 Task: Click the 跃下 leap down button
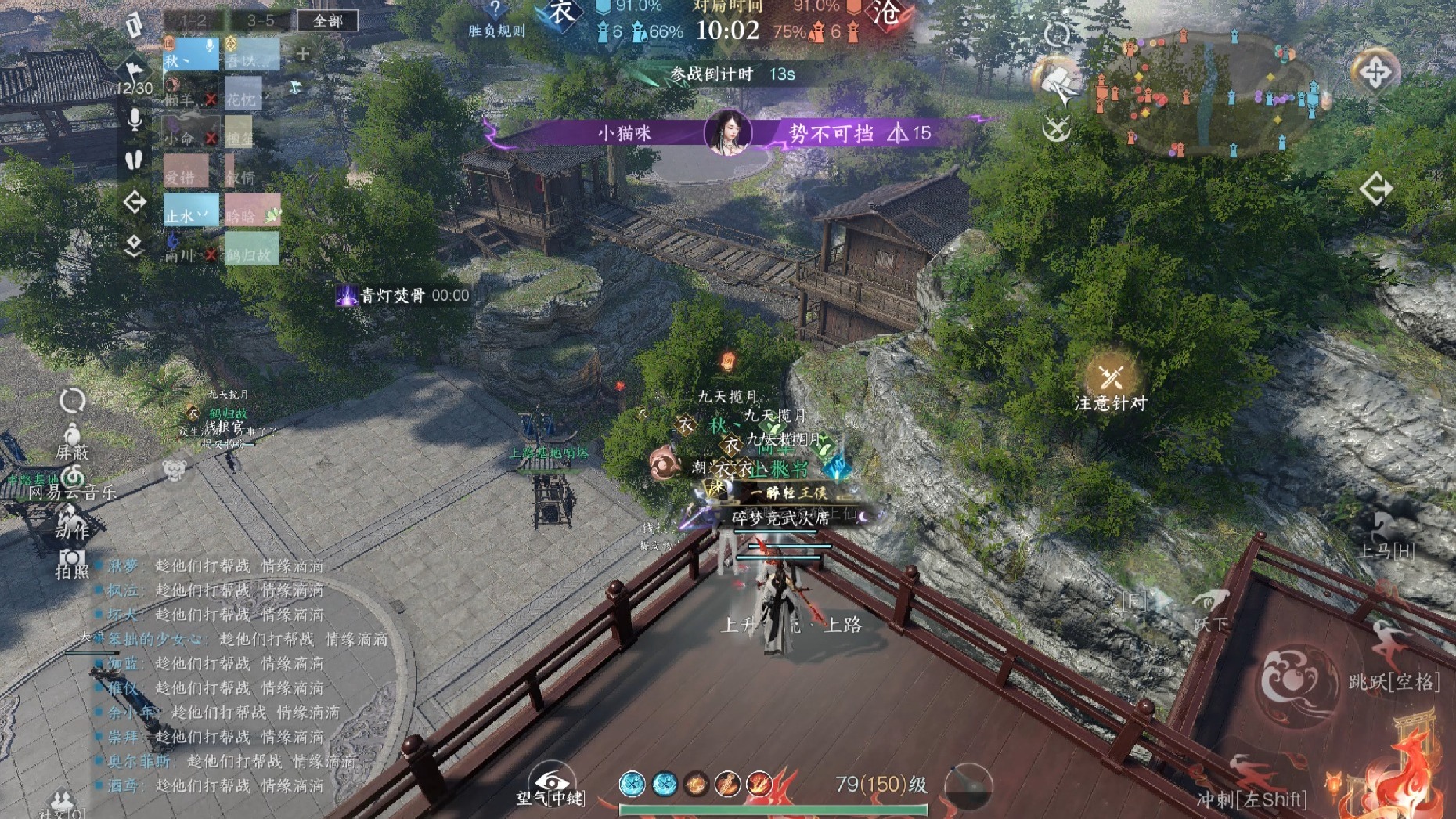point(1211,609)
